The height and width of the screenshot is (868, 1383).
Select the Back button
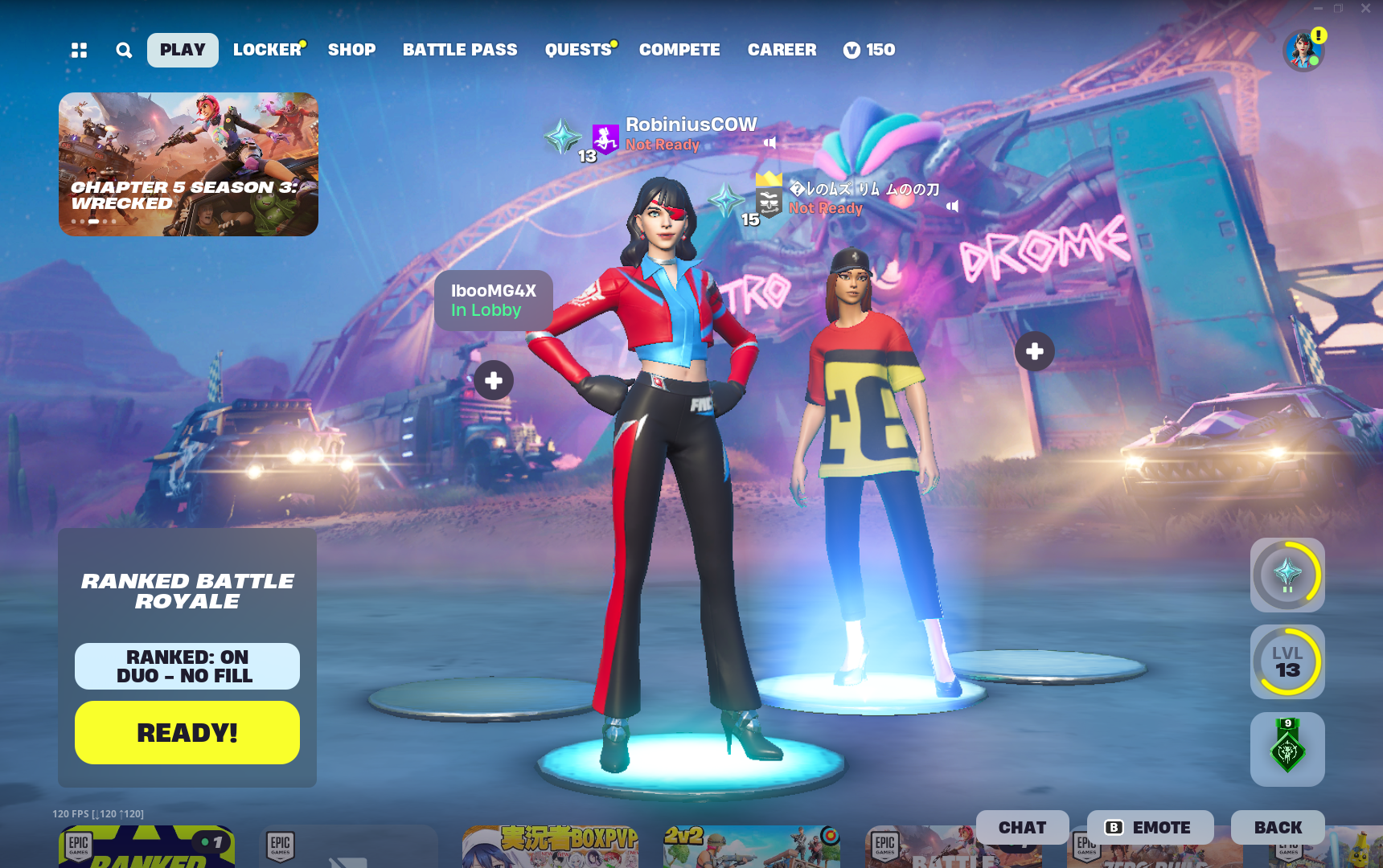click(1278, 827)
